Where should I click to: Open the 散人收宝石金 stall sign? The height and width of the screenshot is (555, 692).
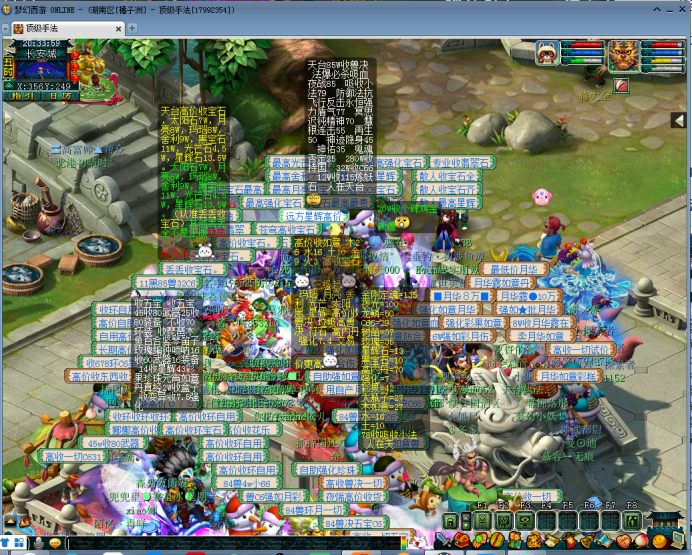click(x=447, y=175)
